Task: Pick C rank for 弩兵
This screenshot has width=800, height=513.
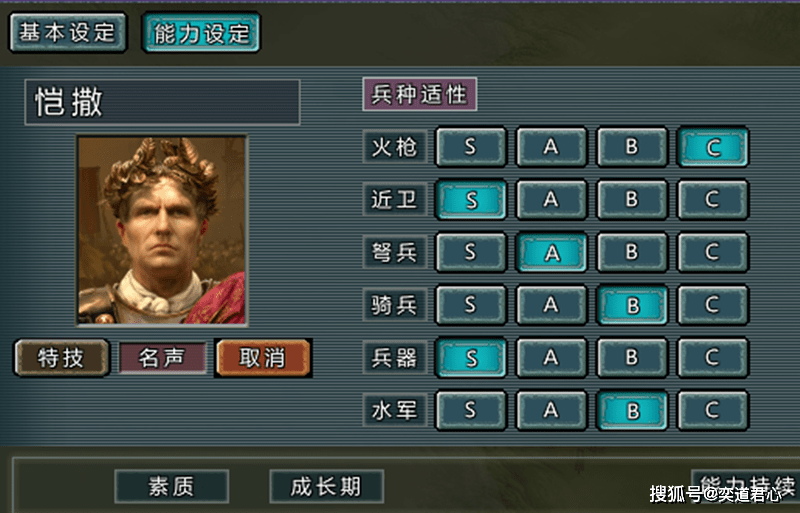Action: coord(712,252)
